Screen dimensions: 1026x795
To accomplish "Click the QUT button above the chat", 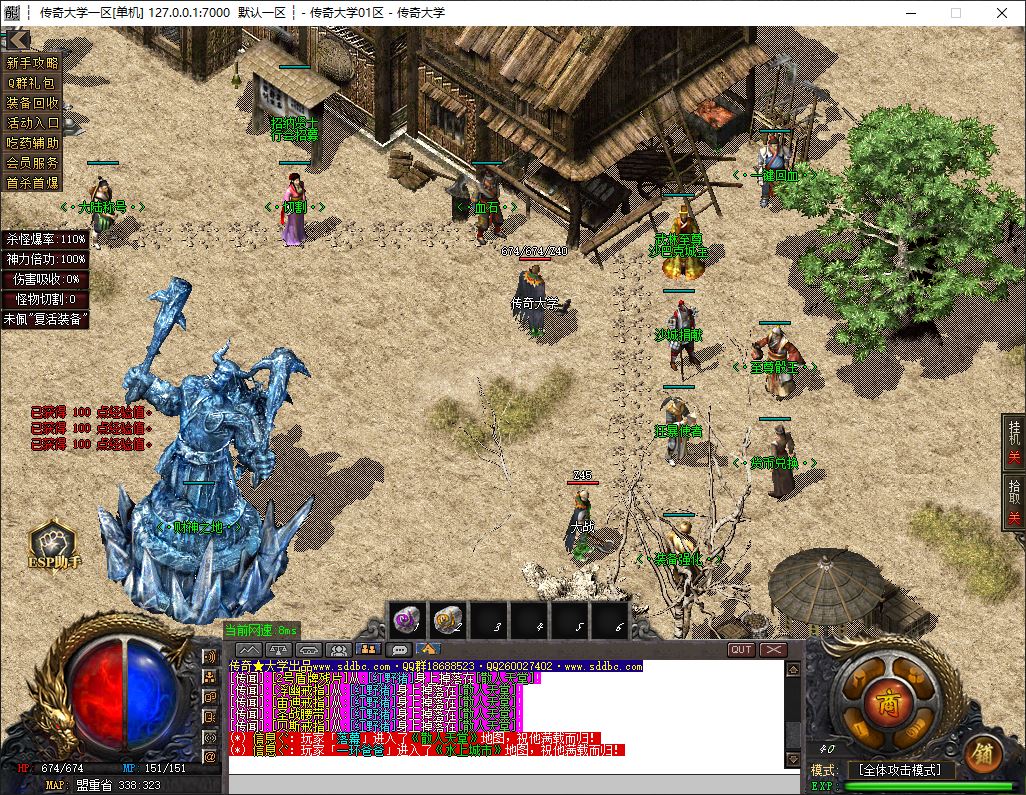I will (x=741, y=649).
